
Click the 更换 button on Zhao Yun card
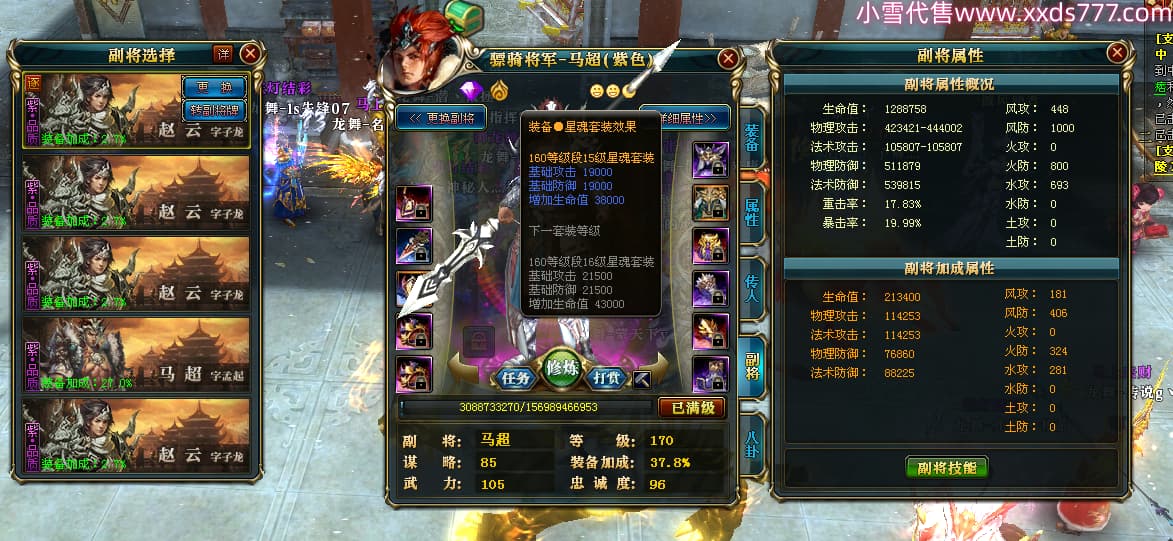[214, 88]
